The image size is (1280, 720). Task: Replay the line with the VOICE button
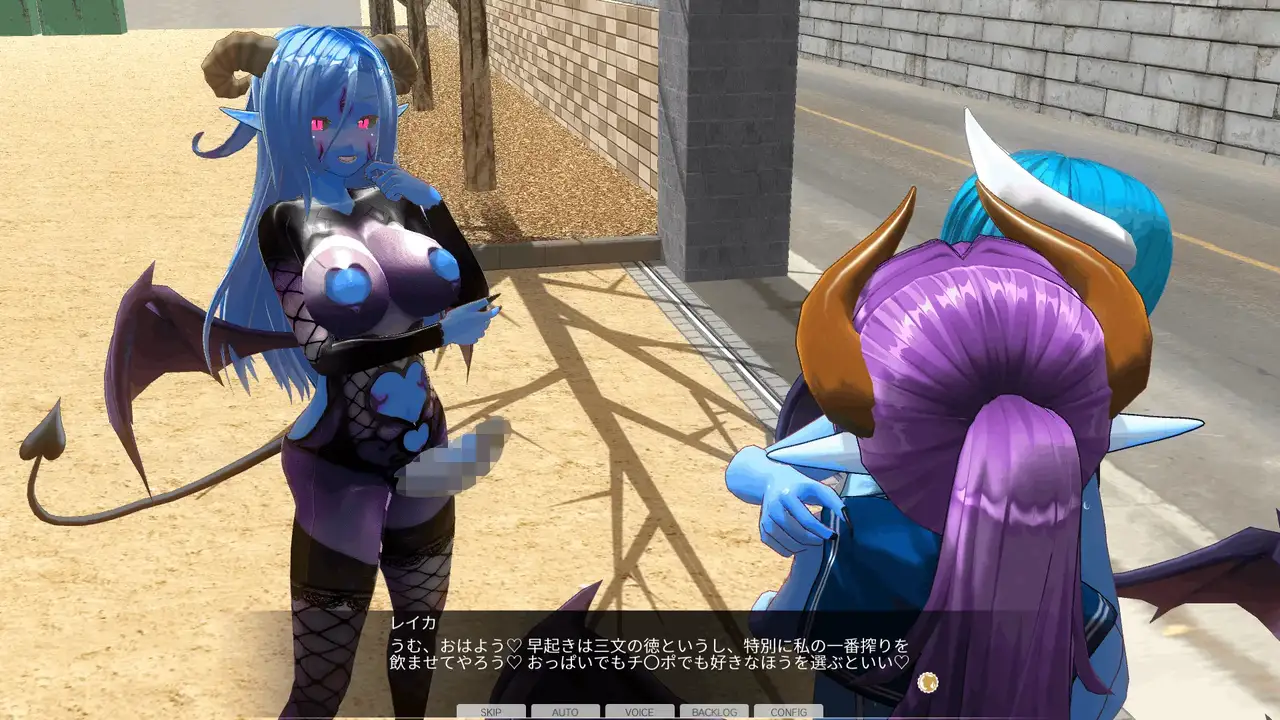click(639, 712)
